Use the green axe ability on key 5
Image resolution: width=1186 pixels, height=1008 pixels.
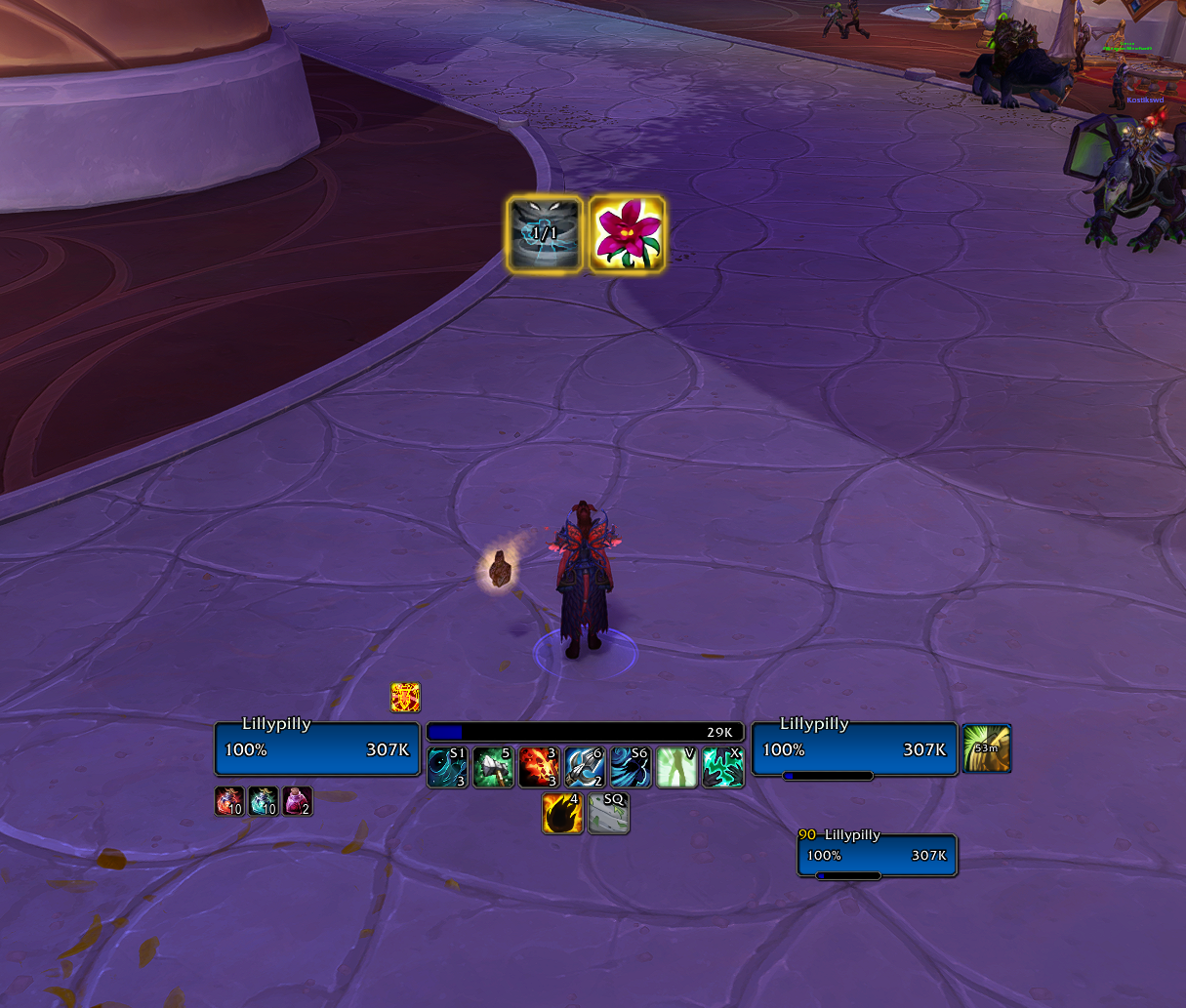[493, 768]
